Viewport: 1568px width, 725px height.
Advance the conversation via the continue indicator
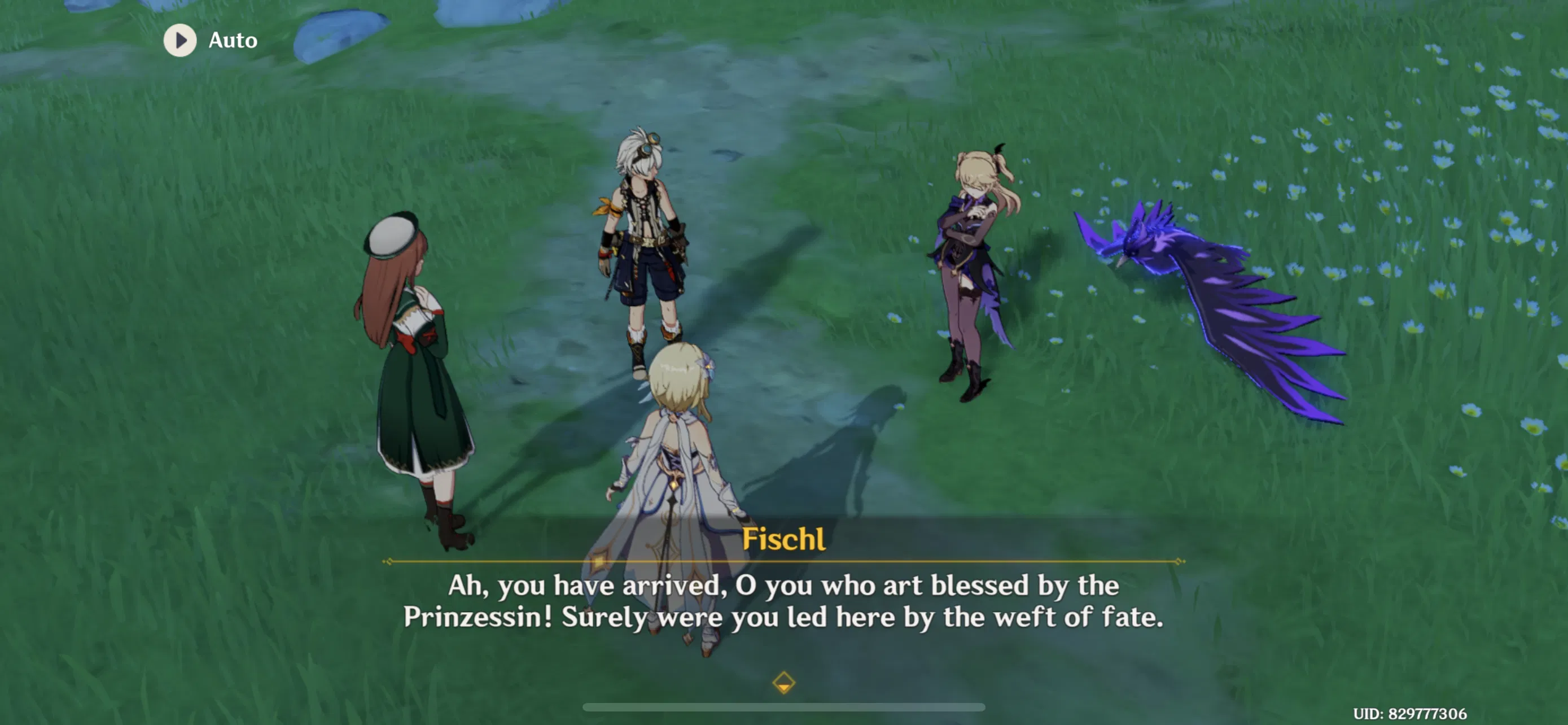point(784,683)
